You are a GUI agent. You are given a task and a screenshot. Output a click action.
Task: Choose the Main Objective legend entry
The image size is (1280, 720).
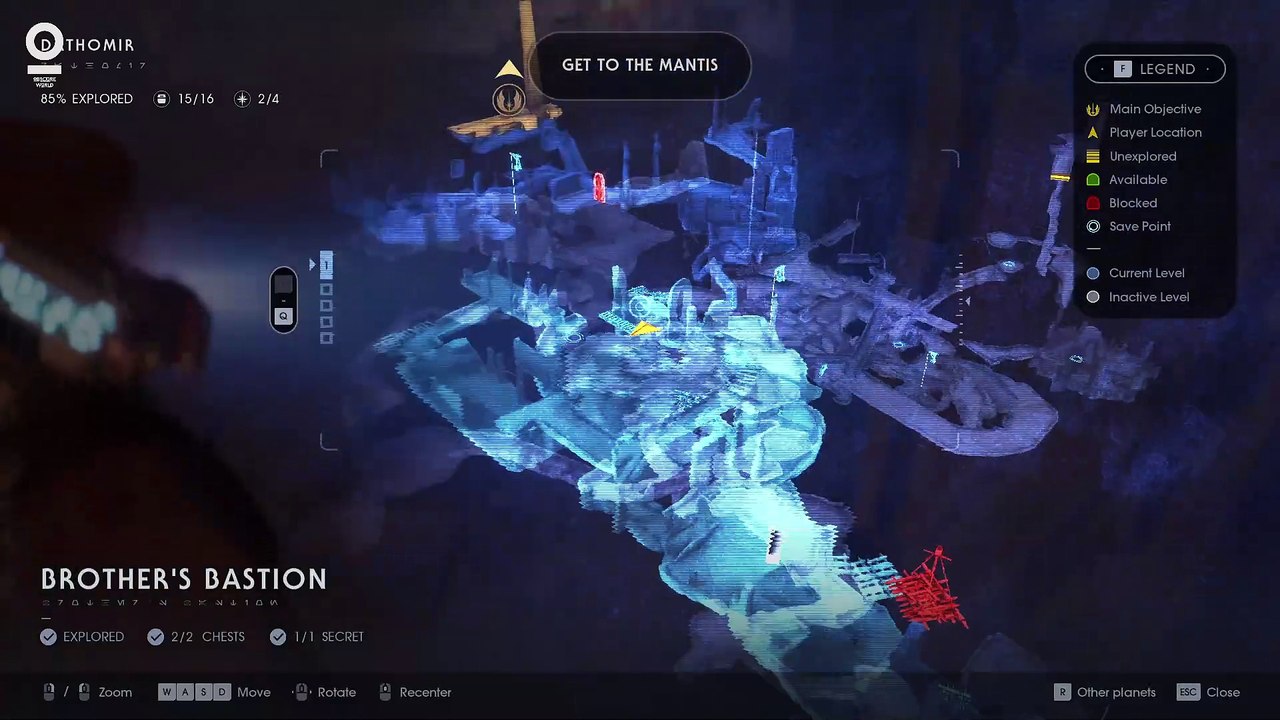pos(1154,109)
